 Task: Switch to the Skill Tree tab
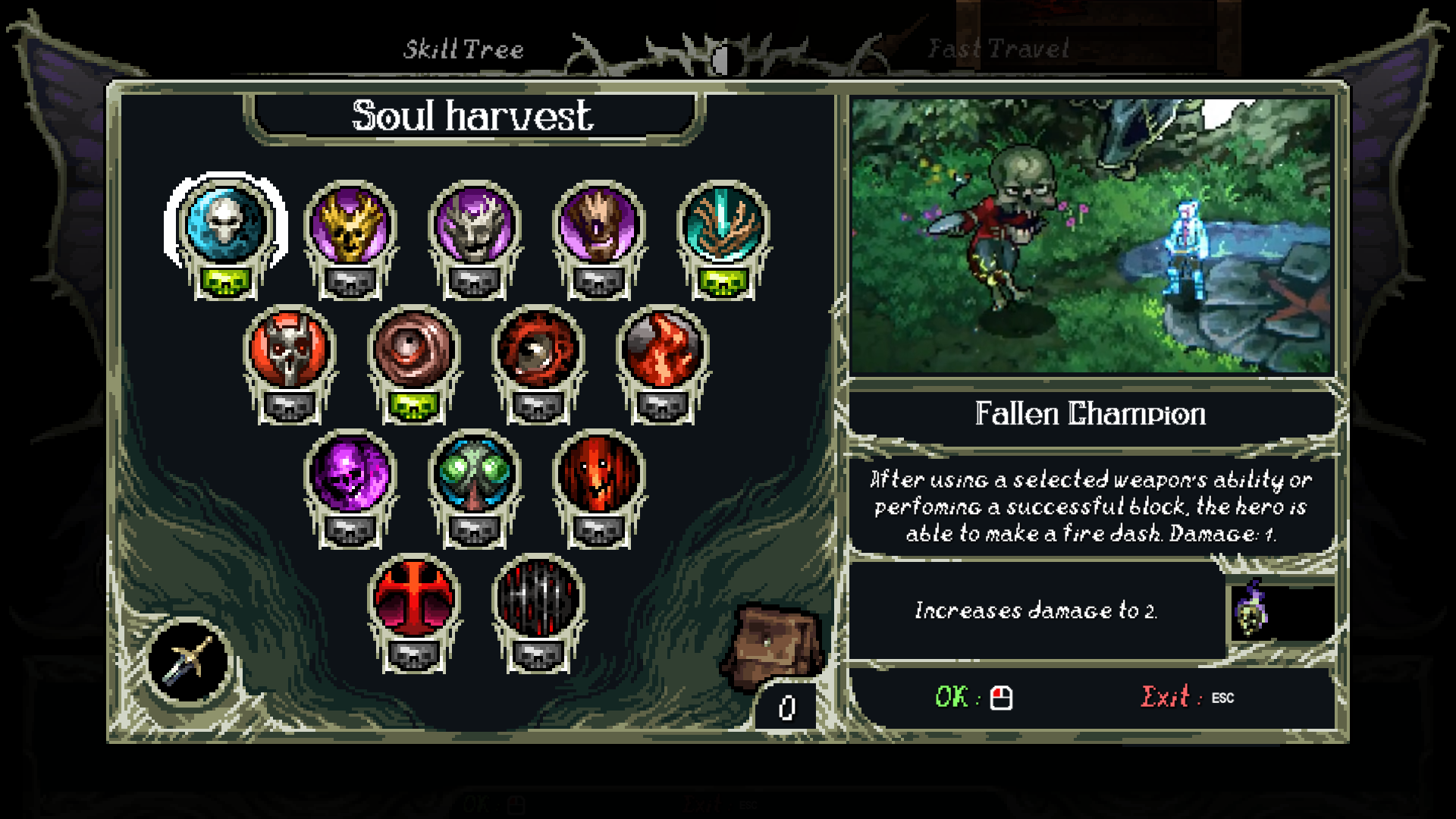tap(463, 50)
